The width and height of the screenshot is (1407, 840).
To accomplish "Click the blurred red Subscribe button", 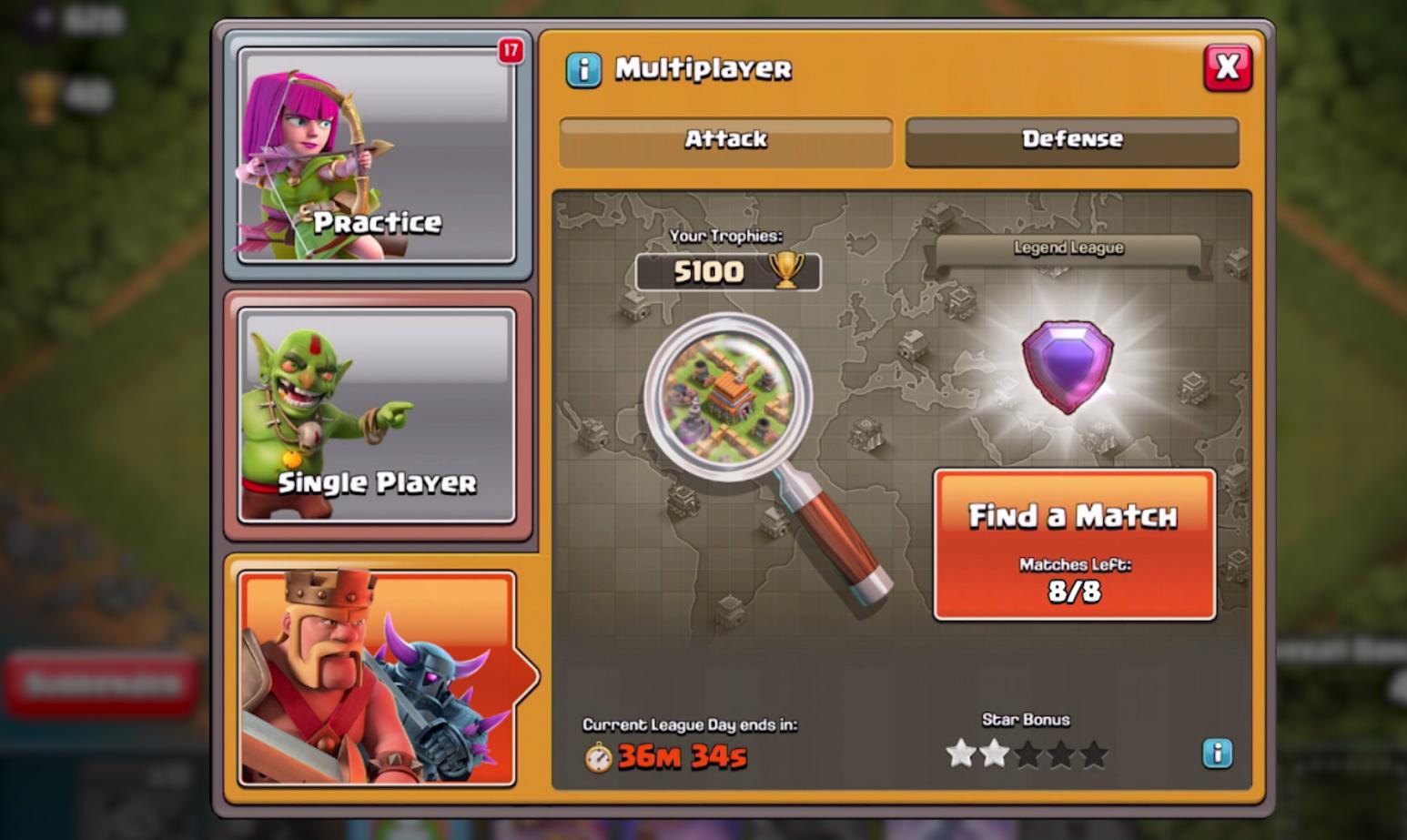I will 102,683.
